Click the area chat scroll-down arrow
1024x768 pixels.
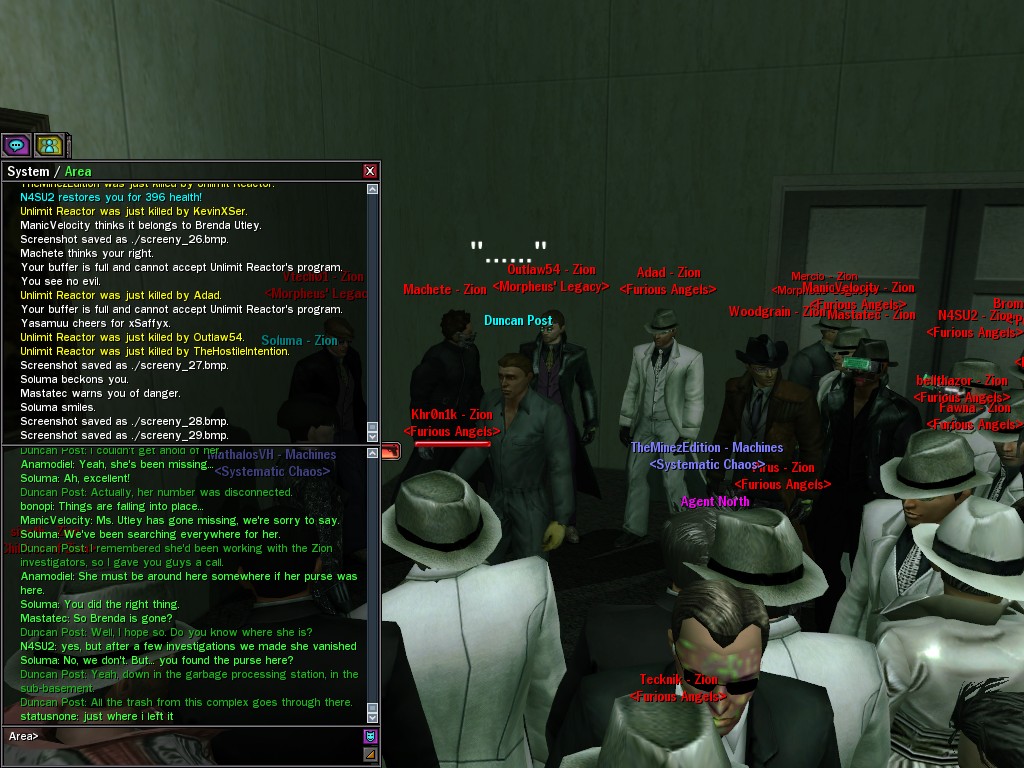click(373, 716)
